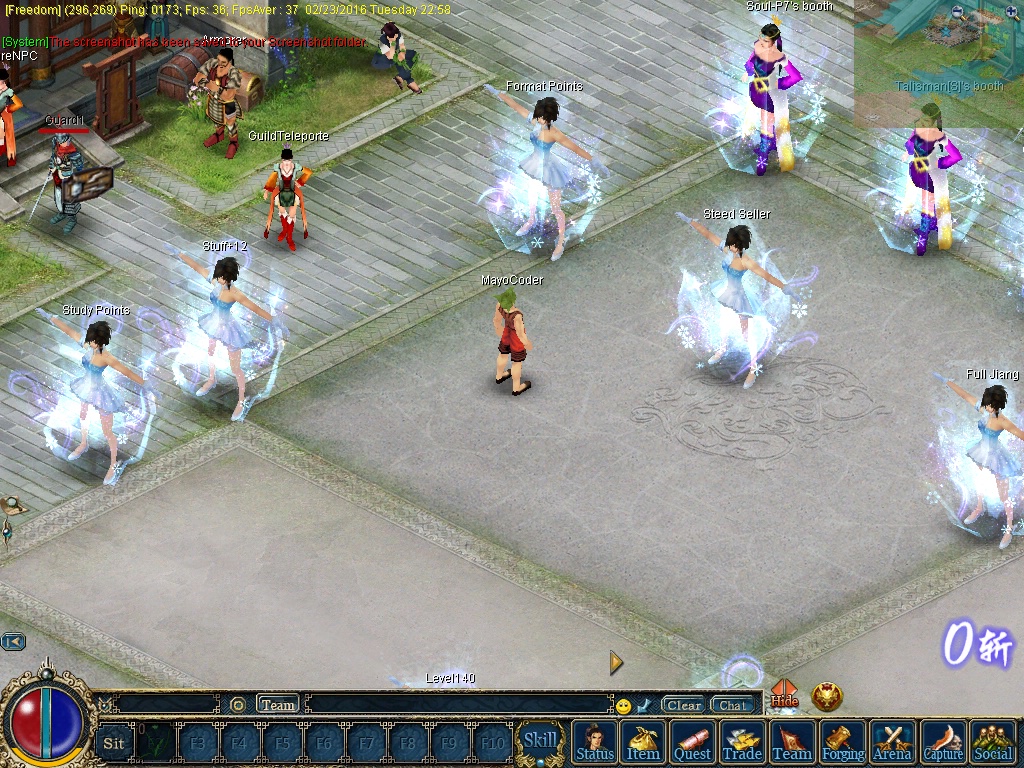Select the Team chat channel button

278,705
